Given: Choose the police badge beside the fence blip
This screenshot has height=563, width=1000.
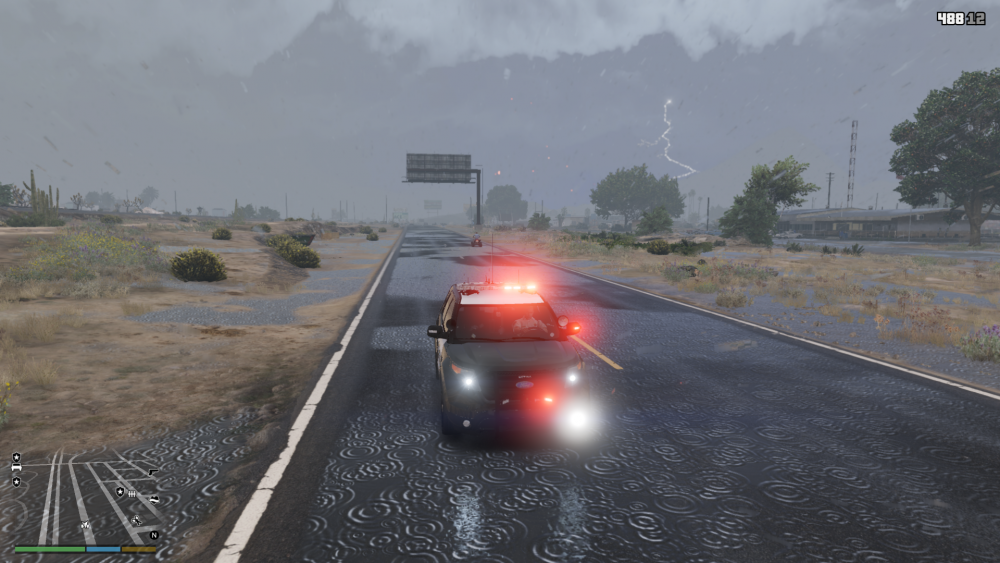Looking at the screenshot, I should coord(120,492).
